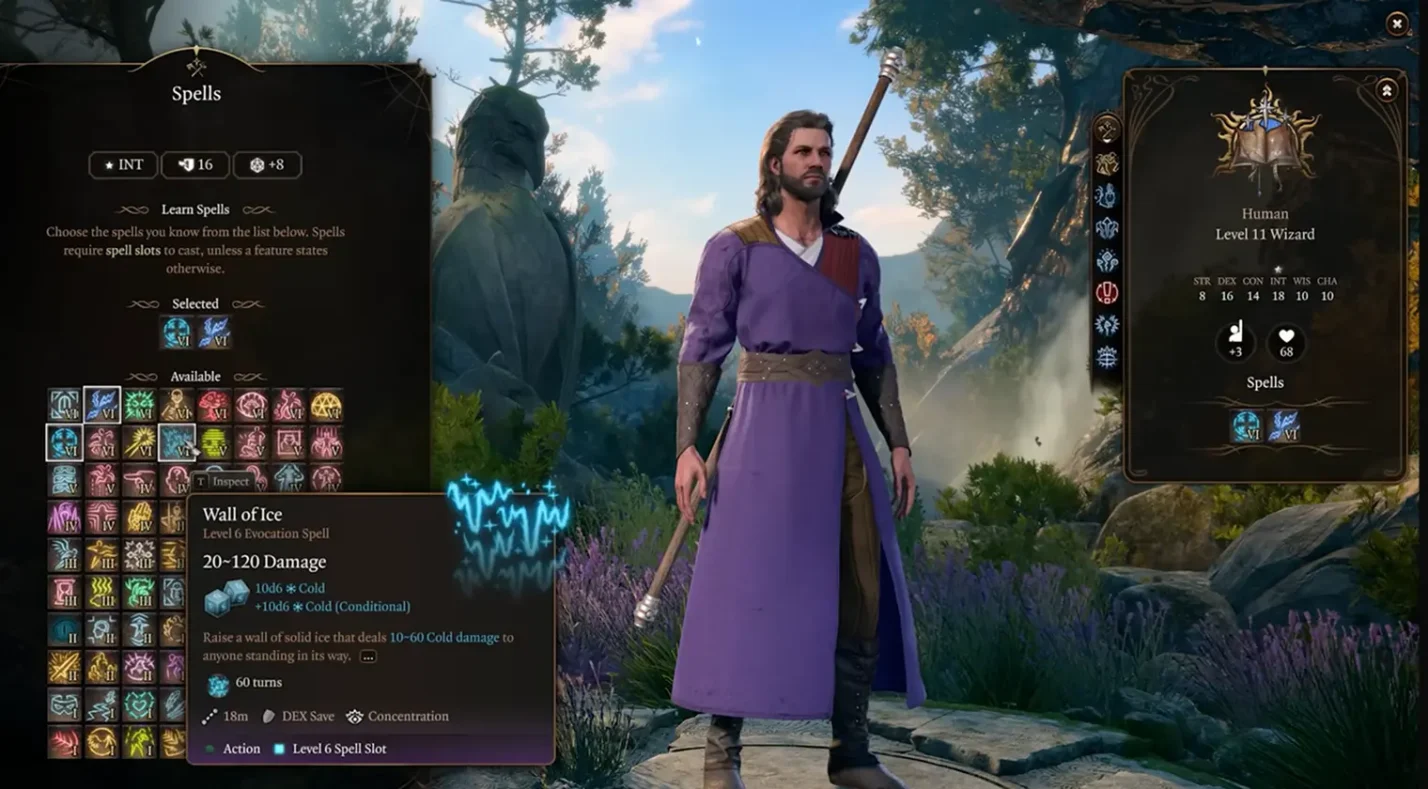
Task: Choose the red mushroom cloud spell
Action: [x=214, y=405]
